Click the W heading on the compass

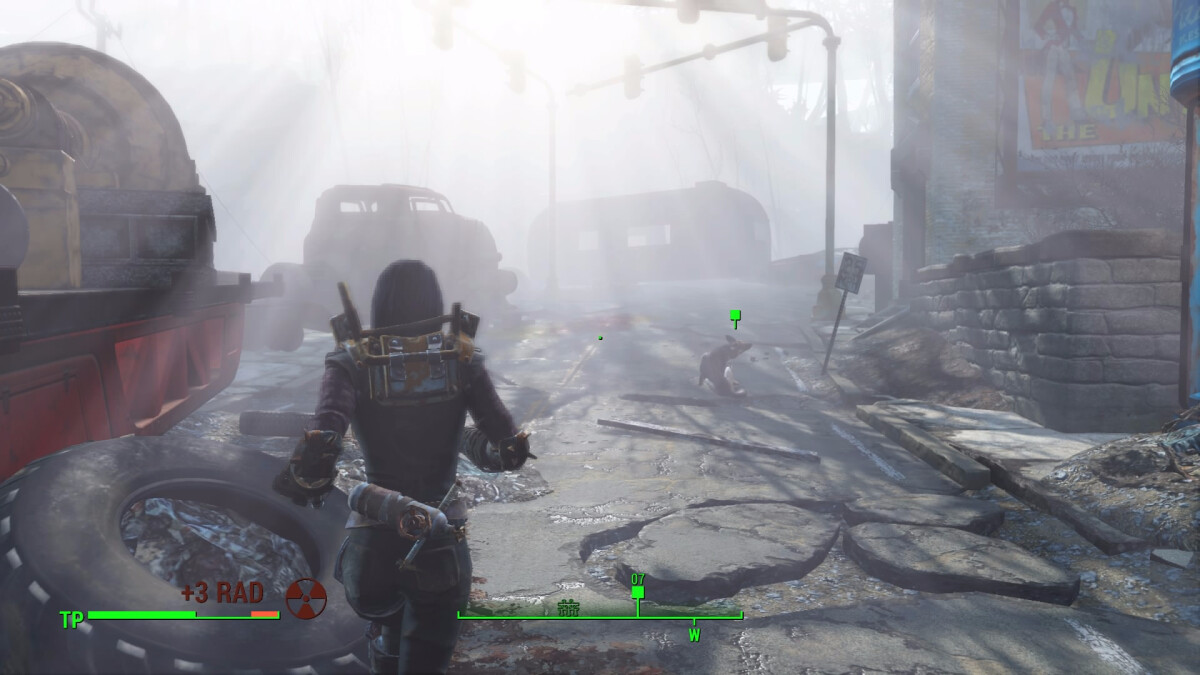coord(693,633)
